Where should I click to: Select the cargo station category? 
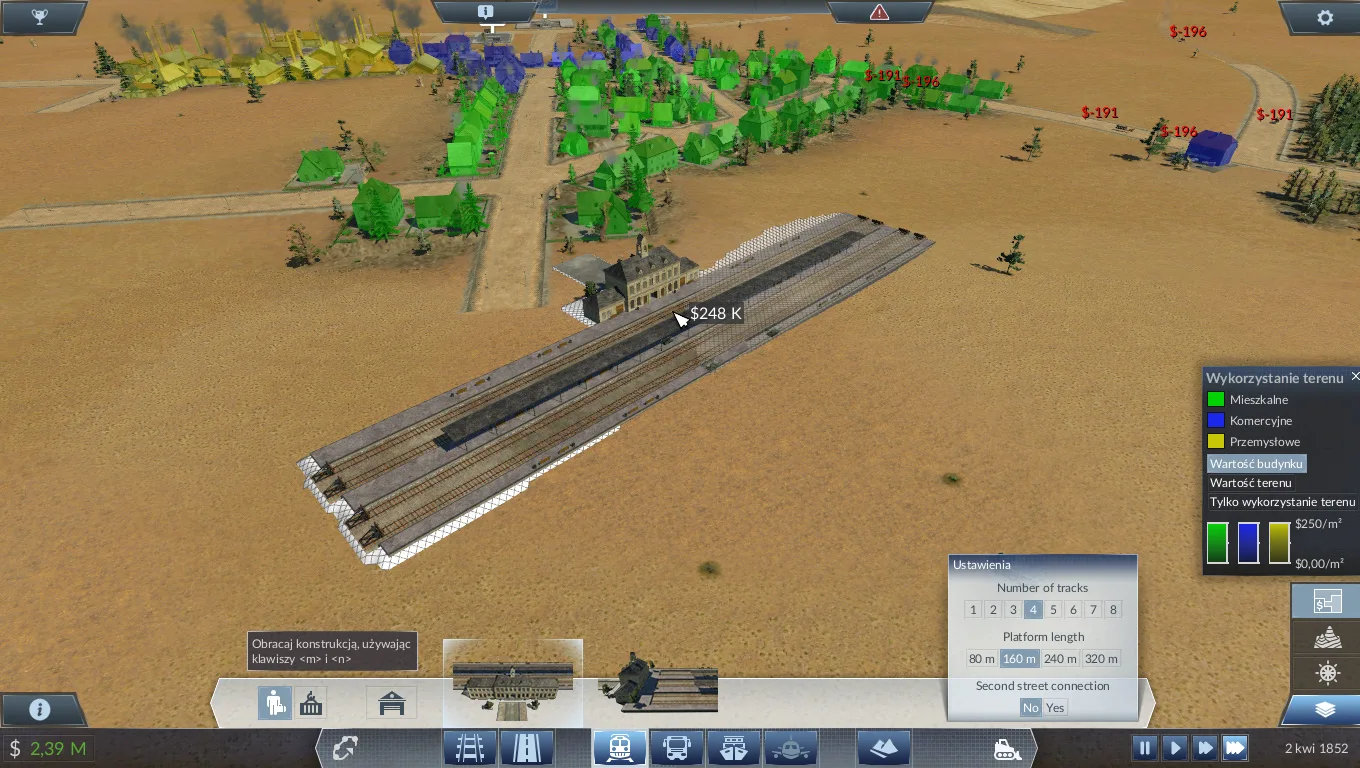pos(311,702)
